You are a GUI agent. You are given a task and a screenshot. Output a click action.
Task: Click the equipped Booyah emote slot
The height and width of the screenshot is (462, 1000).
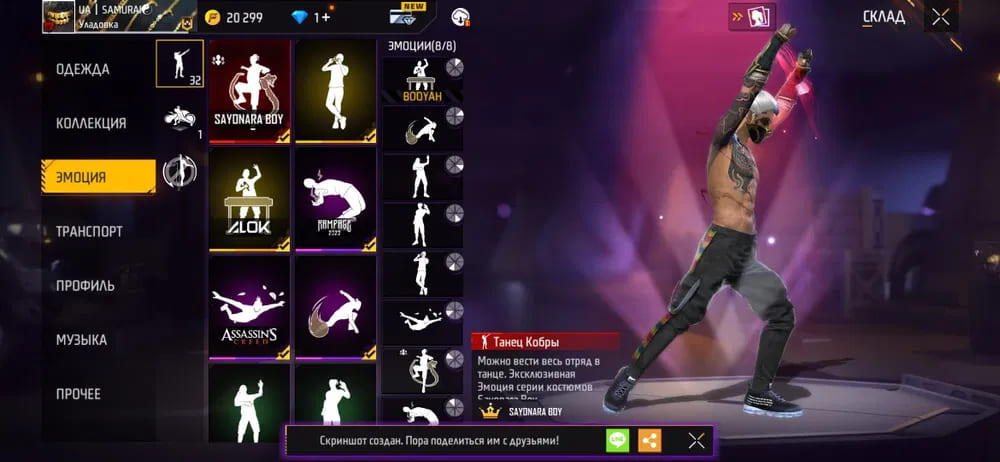tap(422, 80)
